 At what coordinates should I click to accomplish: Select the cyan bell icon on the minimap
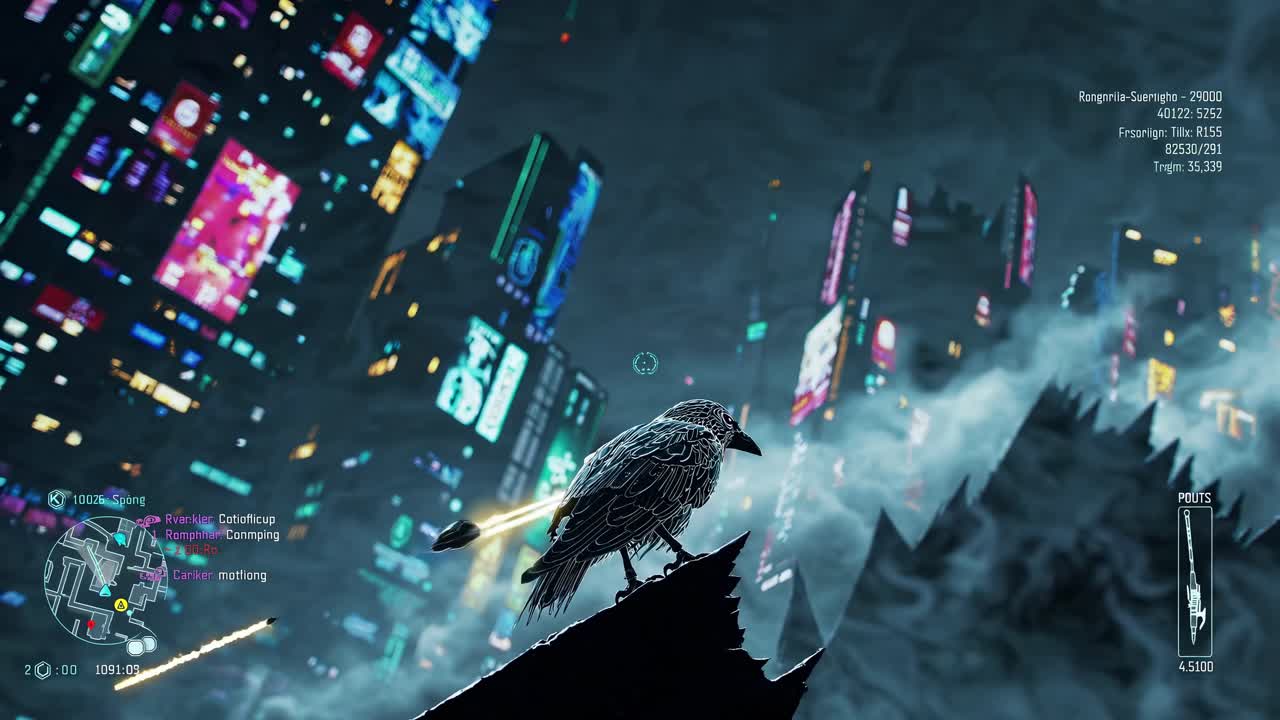pos(119,536)
